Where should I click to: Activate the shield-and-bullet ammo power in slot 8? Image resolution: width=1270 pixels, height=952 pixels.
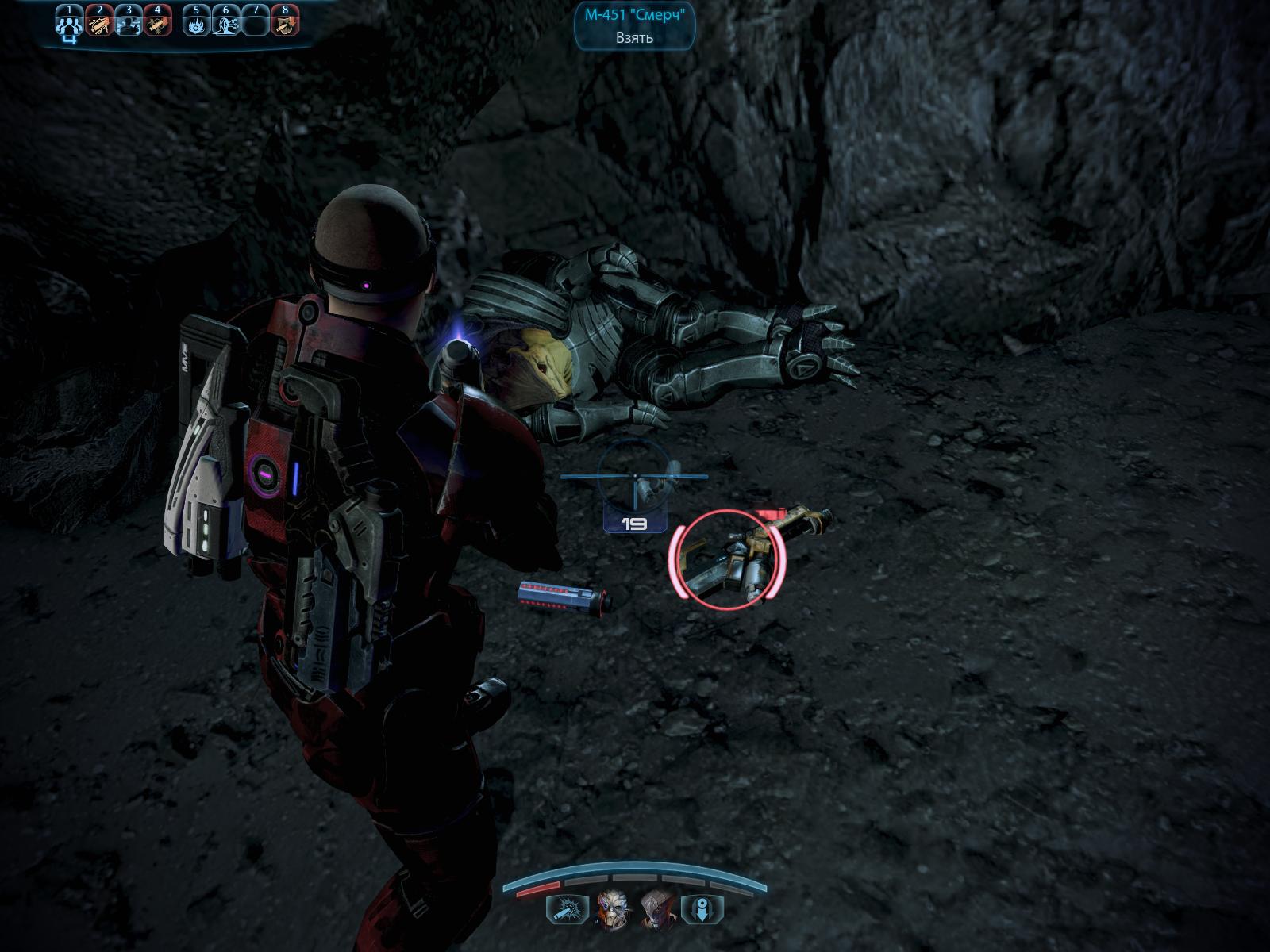pyautogui.click(x=286, y=23)
